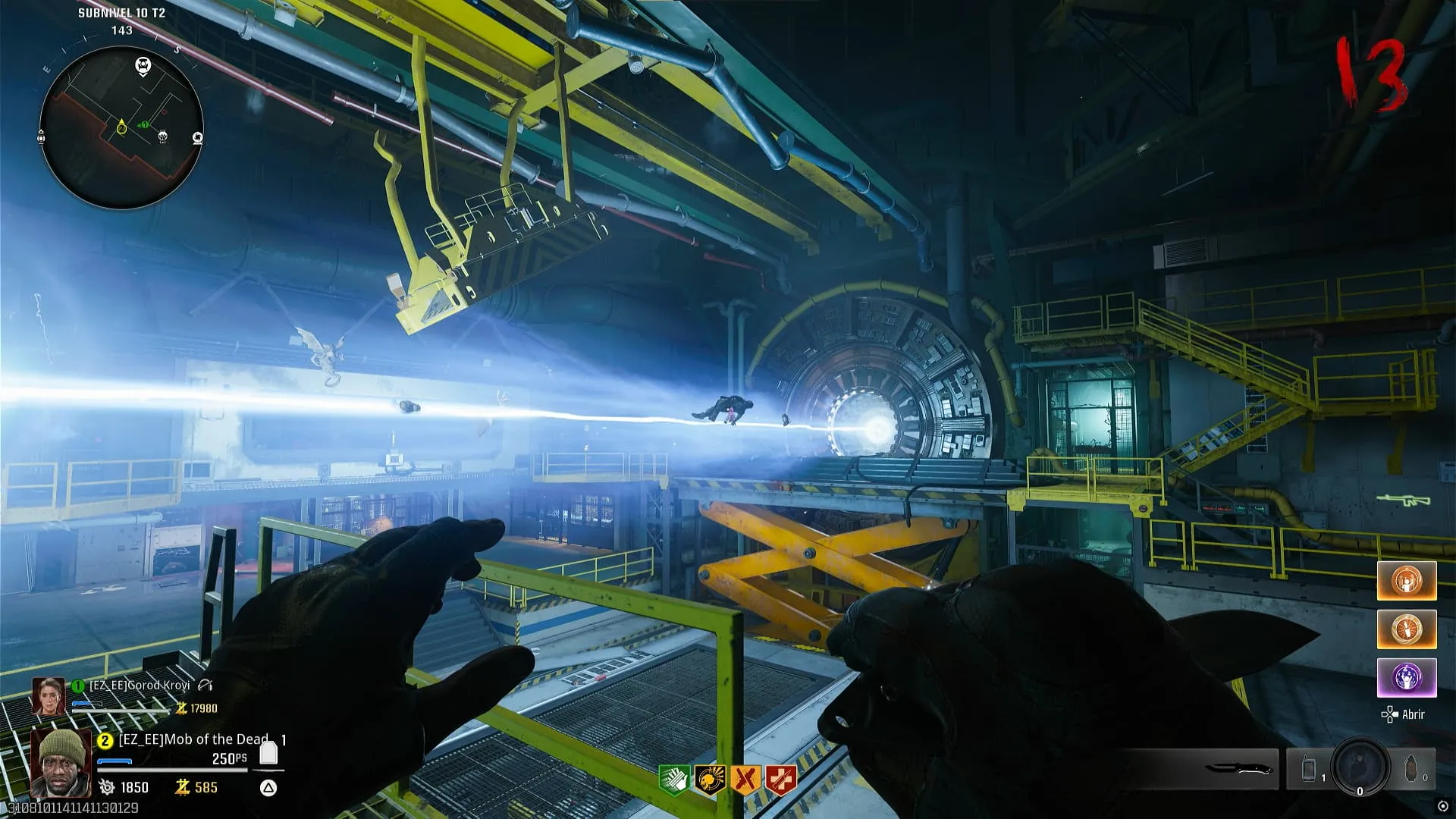Click the phone tactical equipment slot

pyautogui.click(x=1310, y=770)
